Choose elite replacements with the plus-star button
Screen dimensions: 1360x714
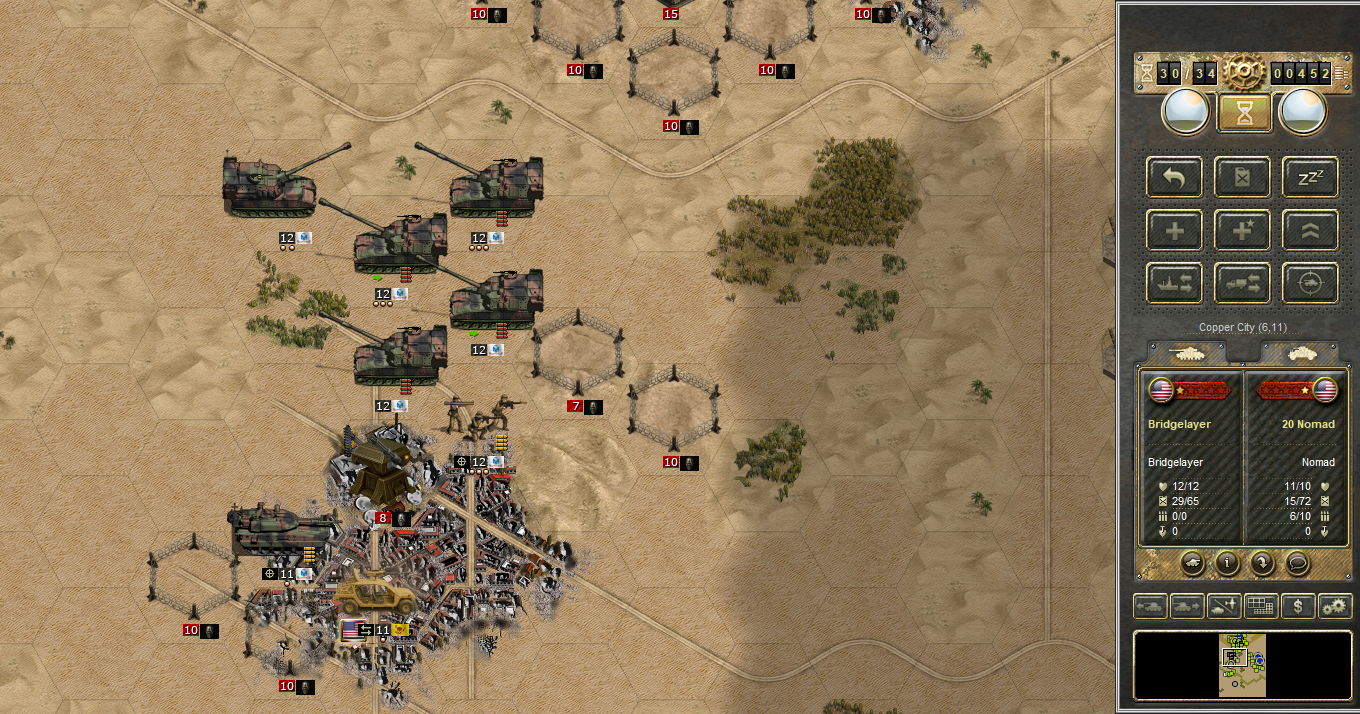click(x=1242, y=230)
